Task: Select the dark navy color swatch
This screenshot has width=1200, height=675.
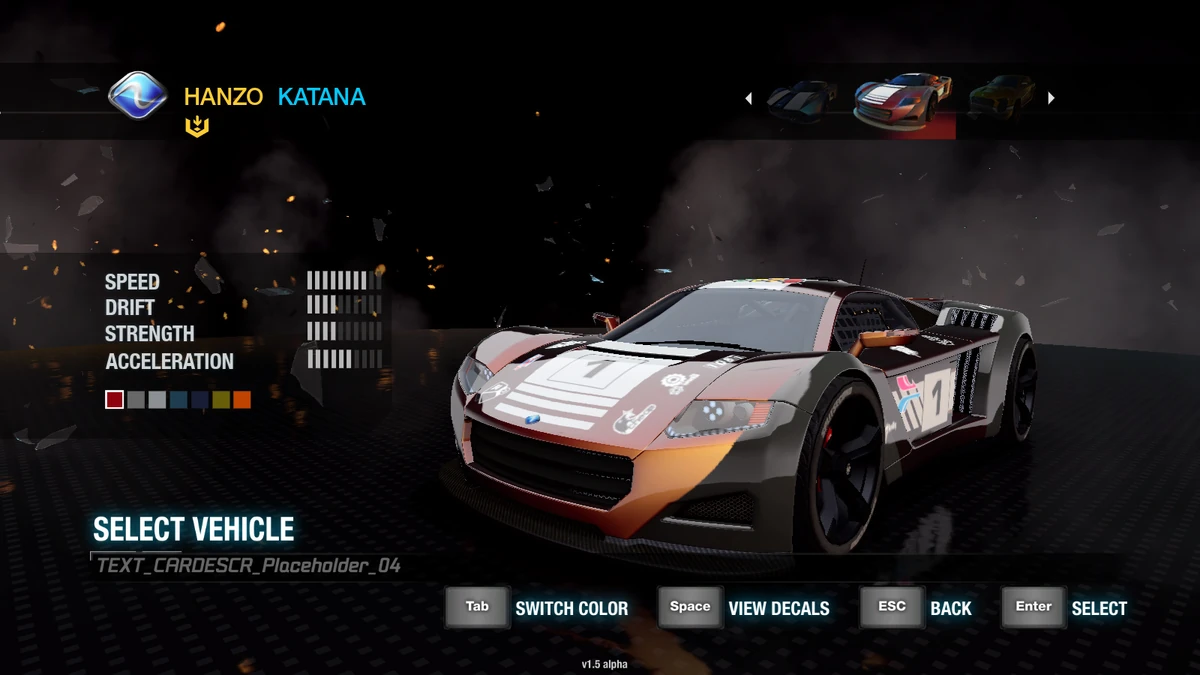Action: point(199,400)
